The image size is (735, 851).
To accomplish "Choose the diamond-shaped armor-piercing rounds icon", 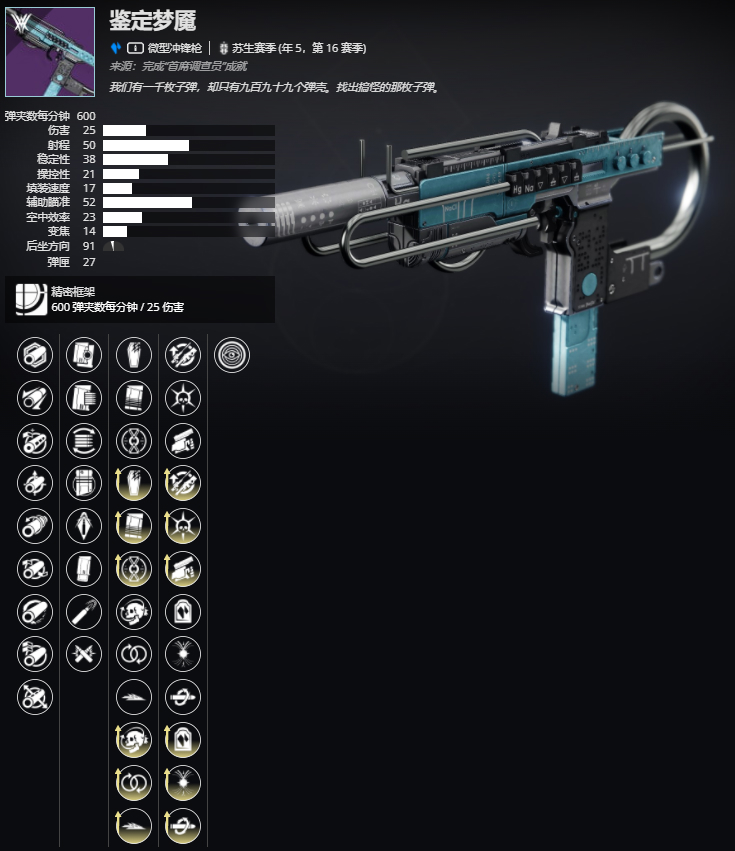I will coord(84,526).
